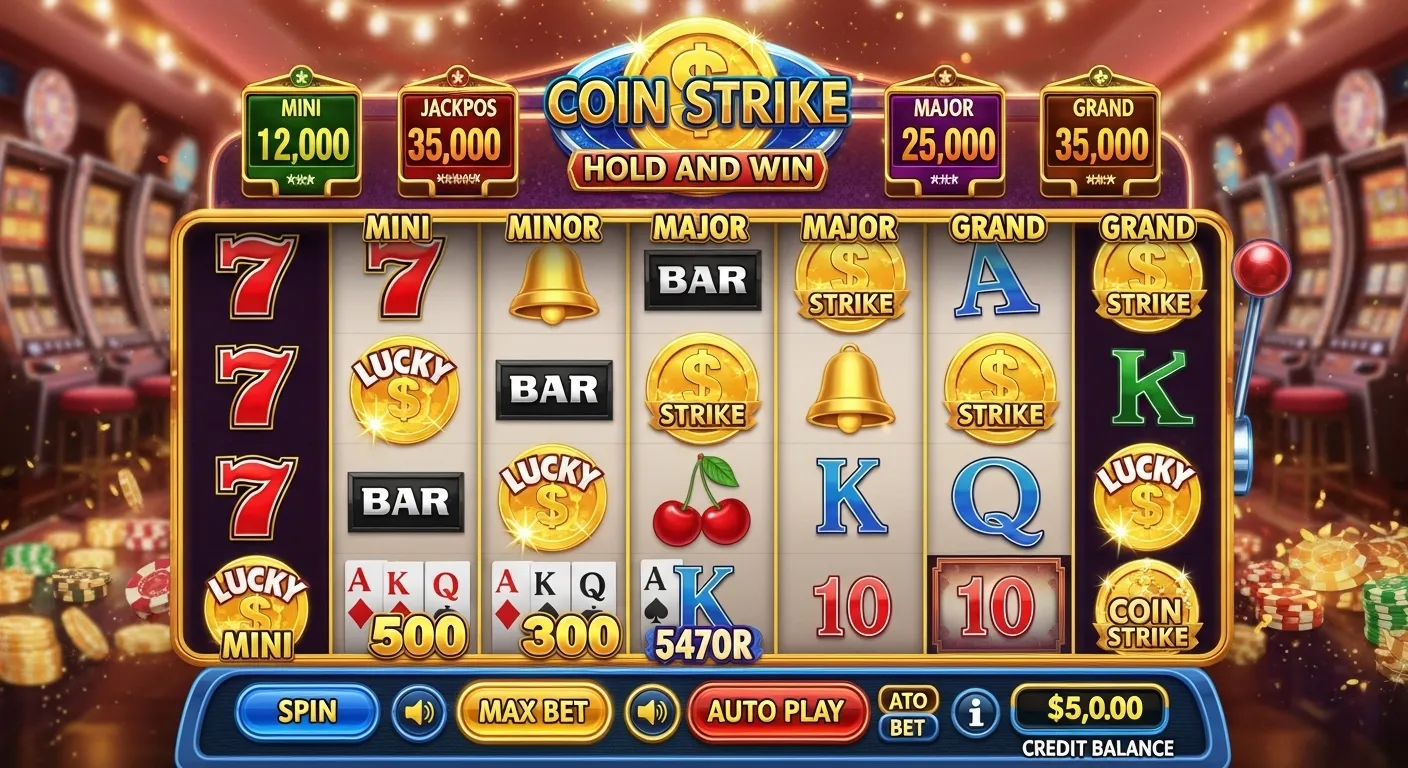Viewport: 1408px width, 768px height.
Task: Select the MINI label above the second reel
Action: [400, 228]
